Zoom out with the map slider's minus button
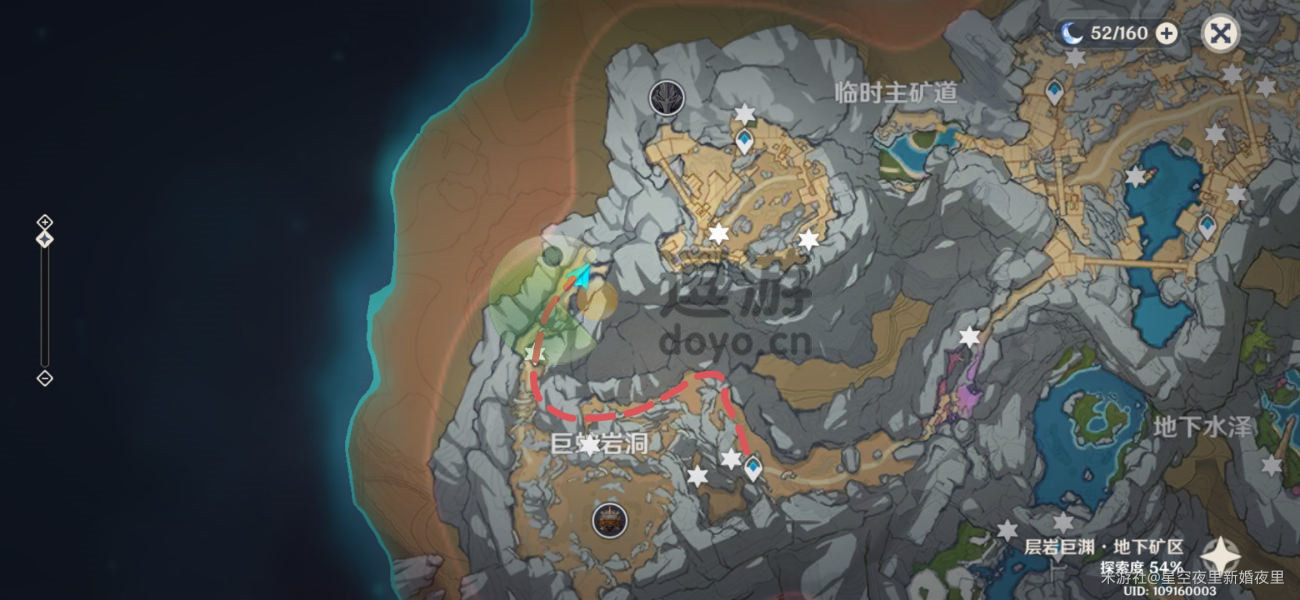The width and height of the screenshot is (1300, 600). click(44, 378)
